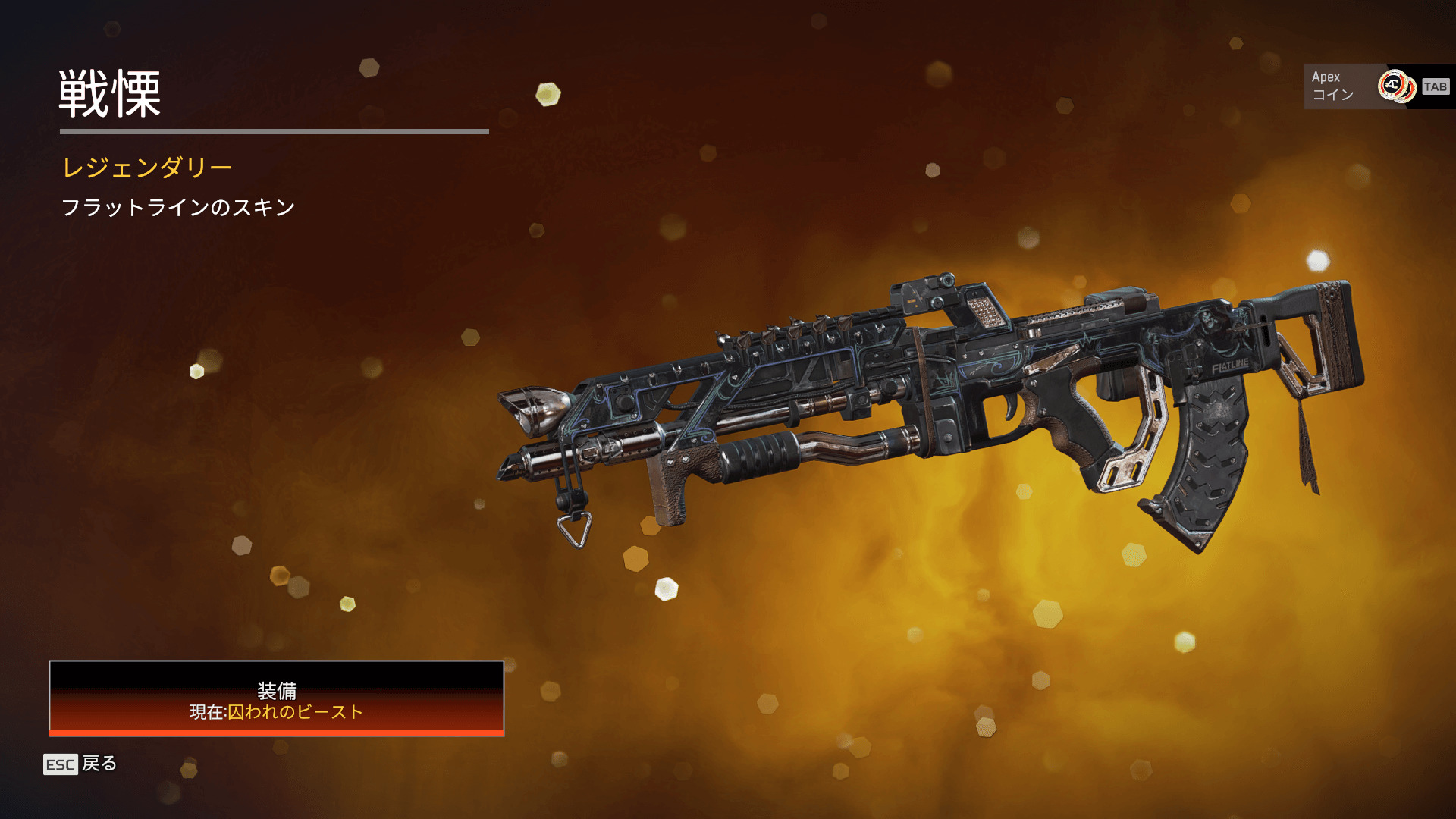
Task: Equip the 戦慄 Flatline skin
Action: click(277, 698)
